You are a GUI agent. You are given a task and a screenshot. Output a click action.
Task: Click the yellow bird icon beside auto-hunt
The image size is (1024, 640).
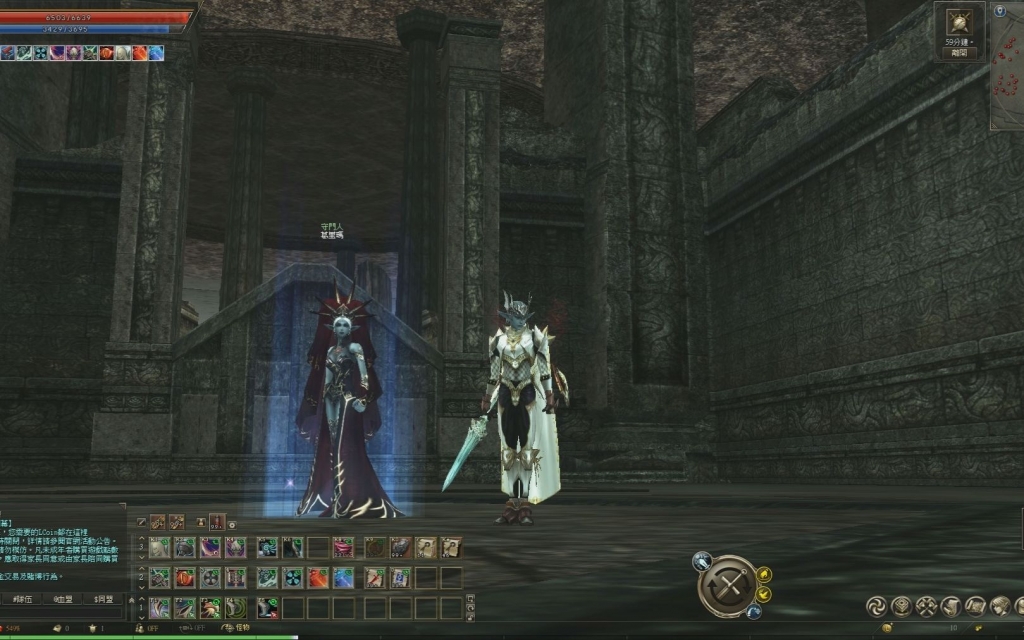(x=764, y=595)
